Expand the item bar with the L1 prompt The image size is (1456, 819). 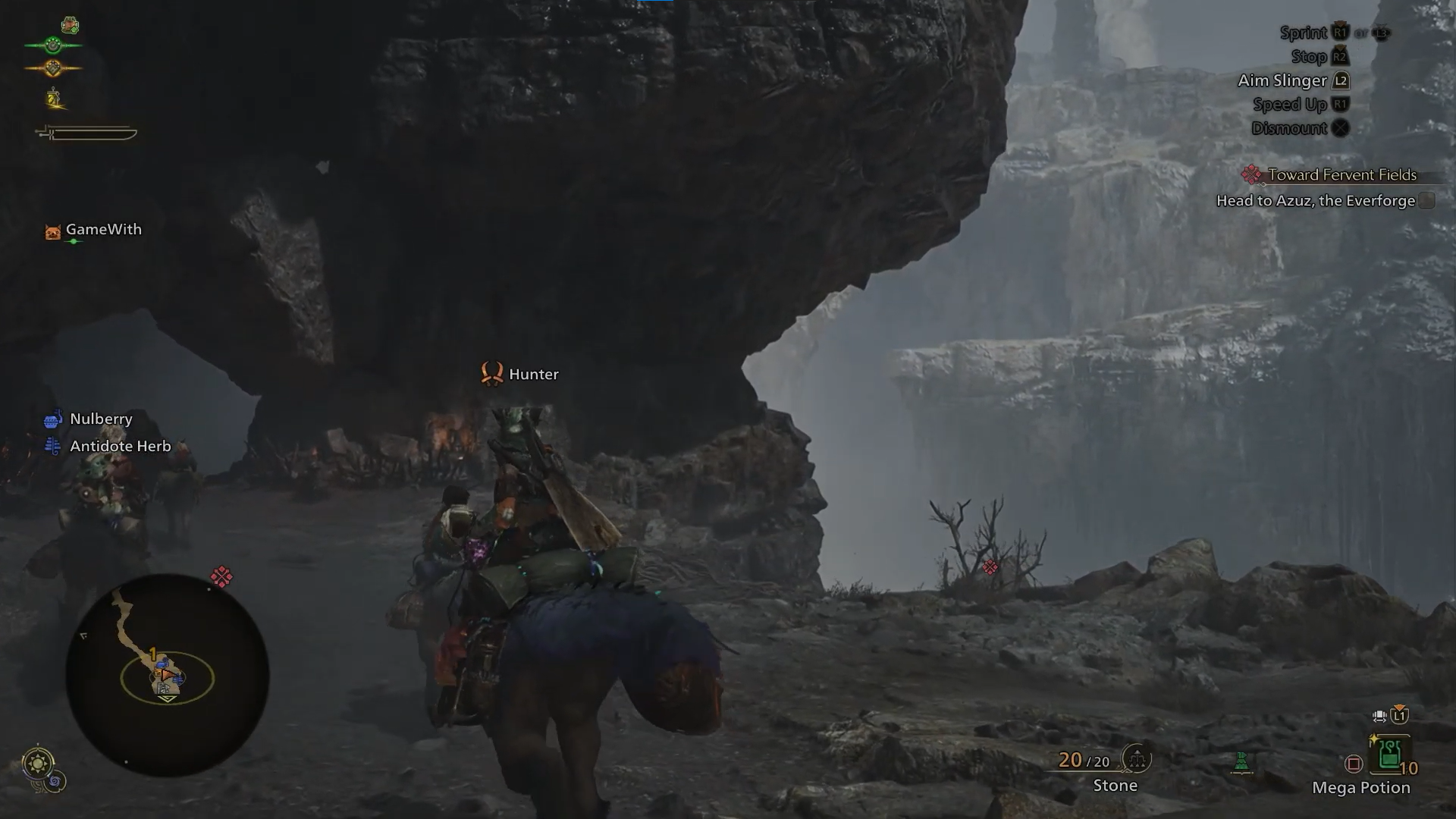(1398, 716)
